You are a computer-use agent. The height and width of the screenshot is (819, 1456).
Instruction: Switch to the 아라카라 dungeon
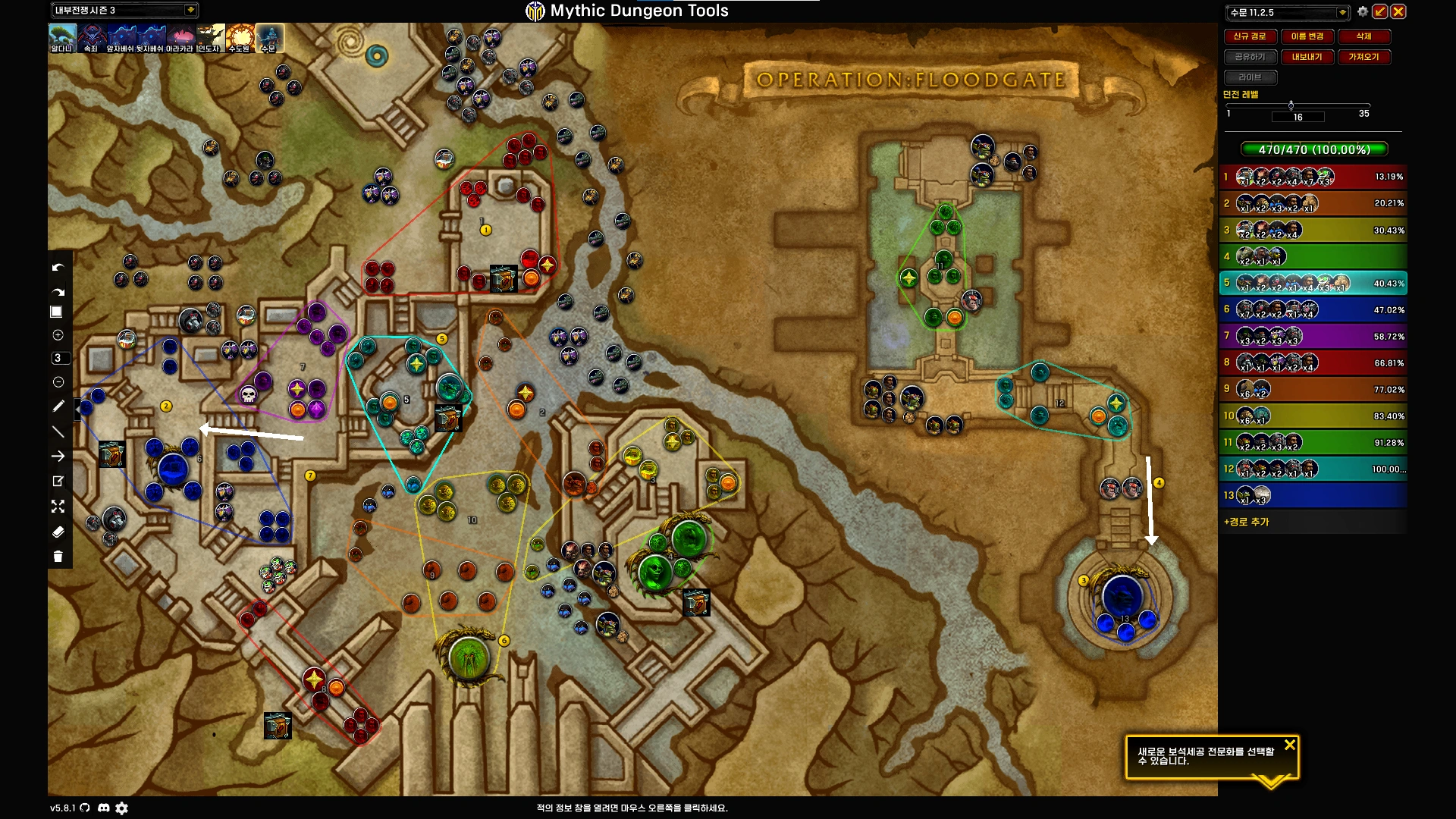pyautogui.click(x=180, y=38)
